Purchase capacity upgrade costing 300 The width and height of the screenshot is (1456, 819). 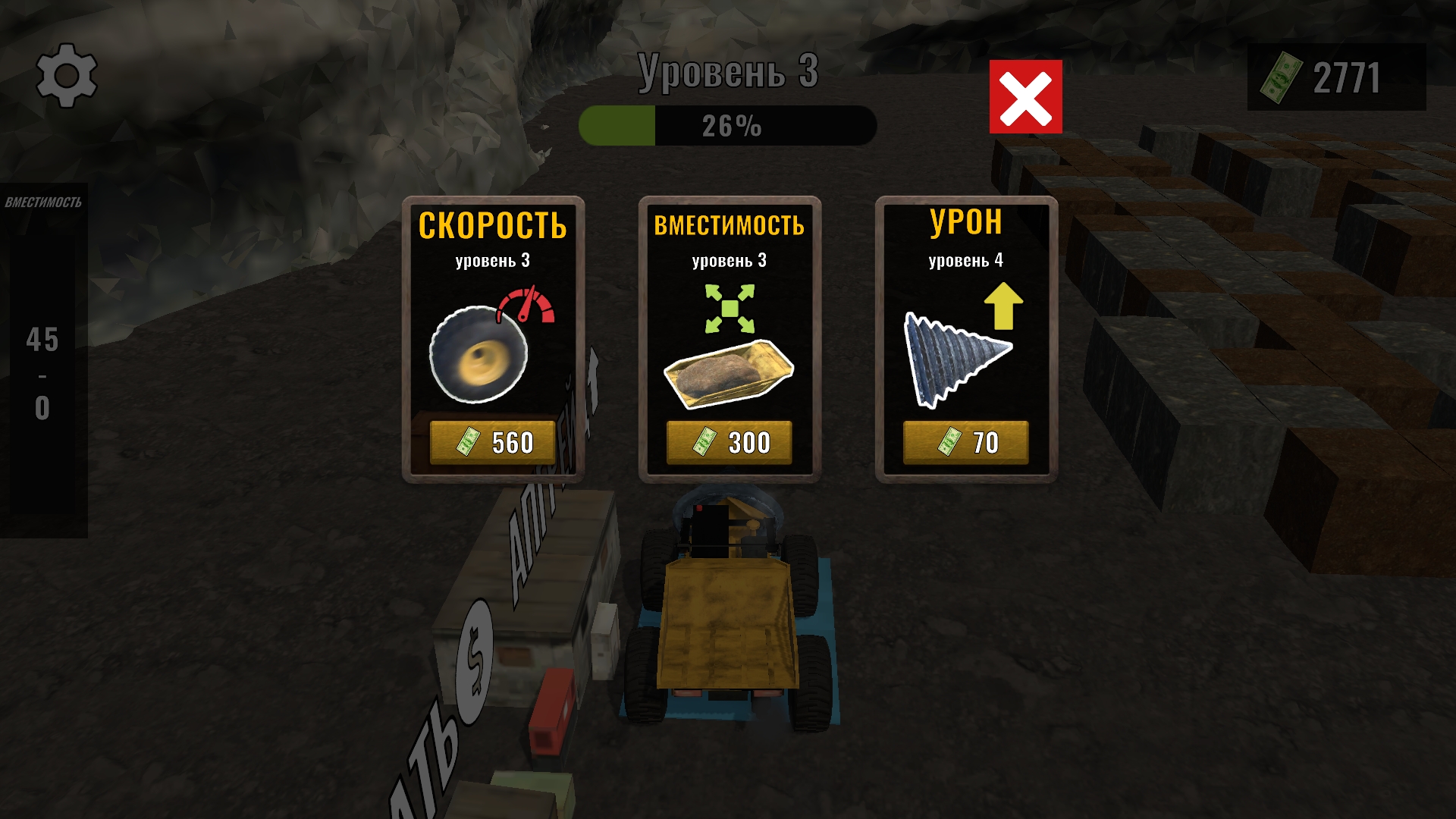[729, 441]
